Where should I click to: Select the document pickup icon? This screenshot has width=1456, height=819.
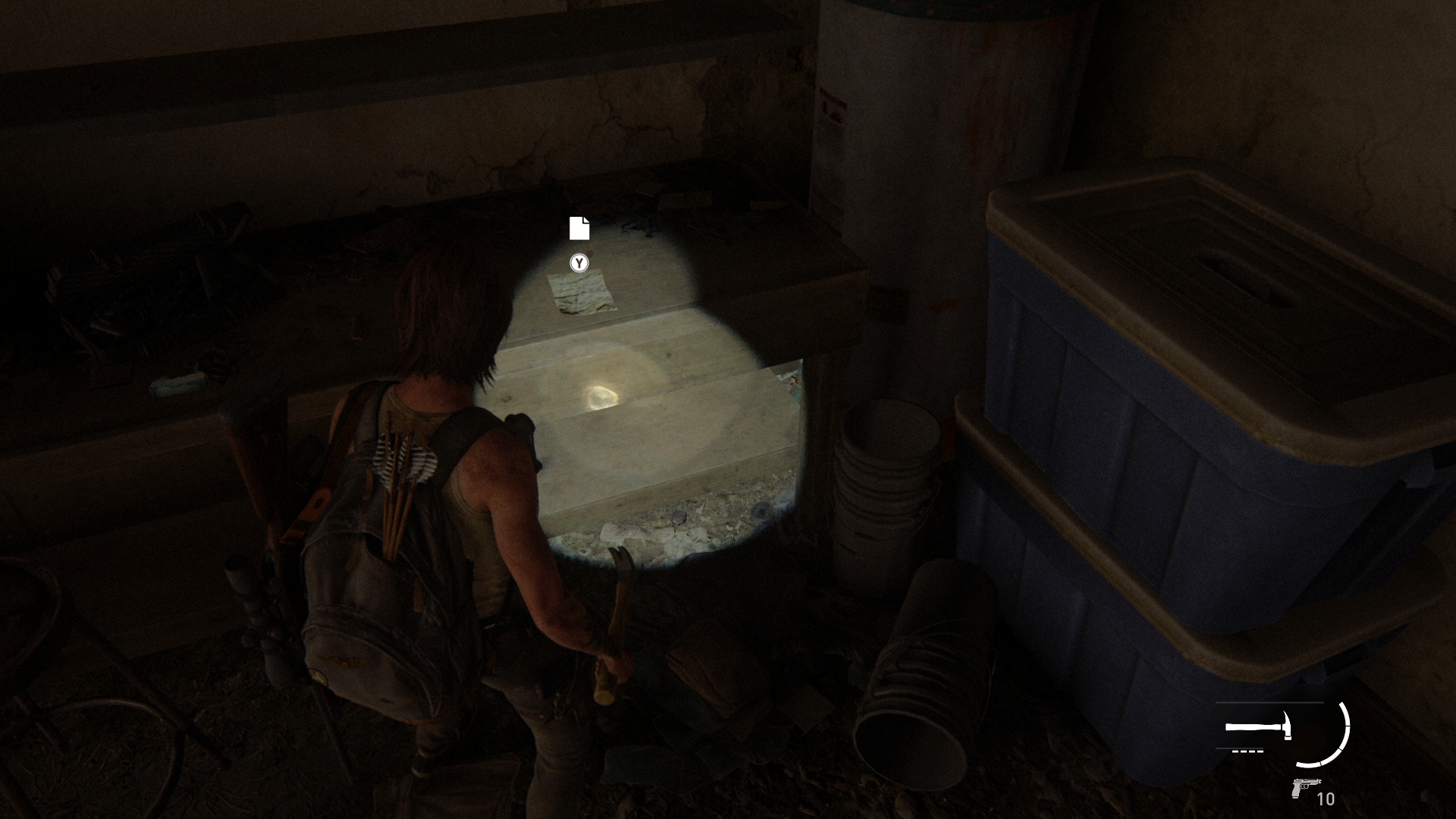579,227
